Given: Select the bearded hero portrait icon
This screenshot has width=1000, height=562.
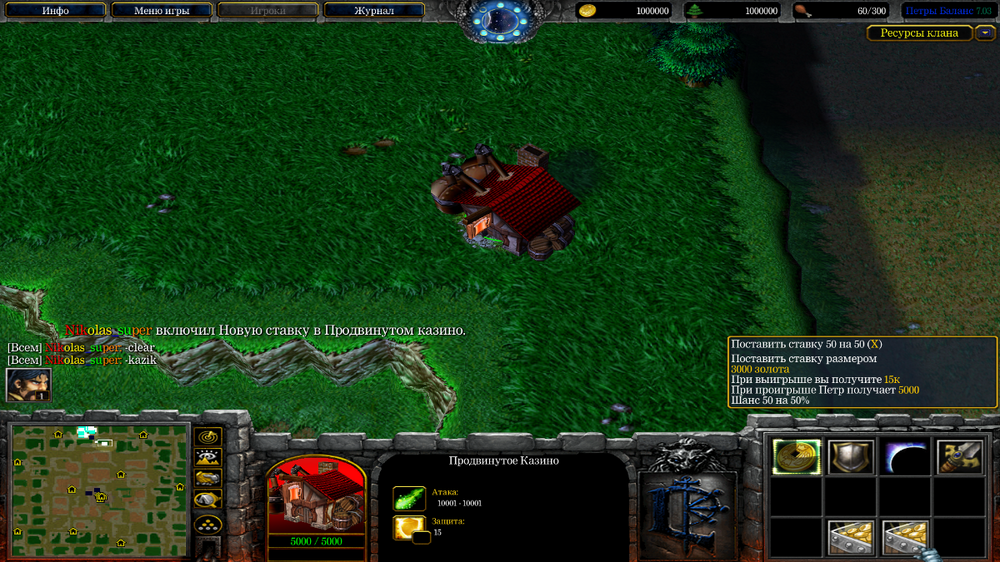Looking at the screenshot, I should [x=28, y=385].
